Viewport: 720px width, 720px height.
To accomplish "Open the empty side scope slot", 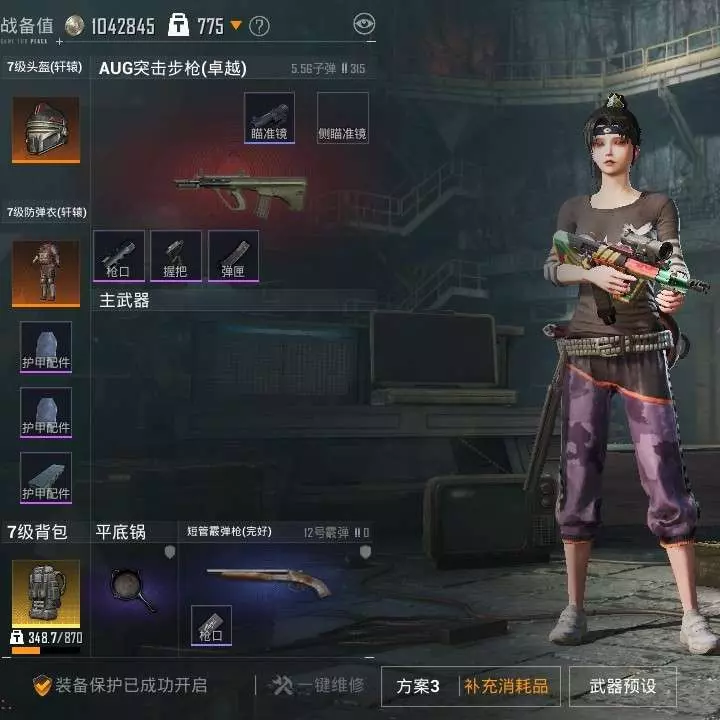I will (x=343, y=118).
